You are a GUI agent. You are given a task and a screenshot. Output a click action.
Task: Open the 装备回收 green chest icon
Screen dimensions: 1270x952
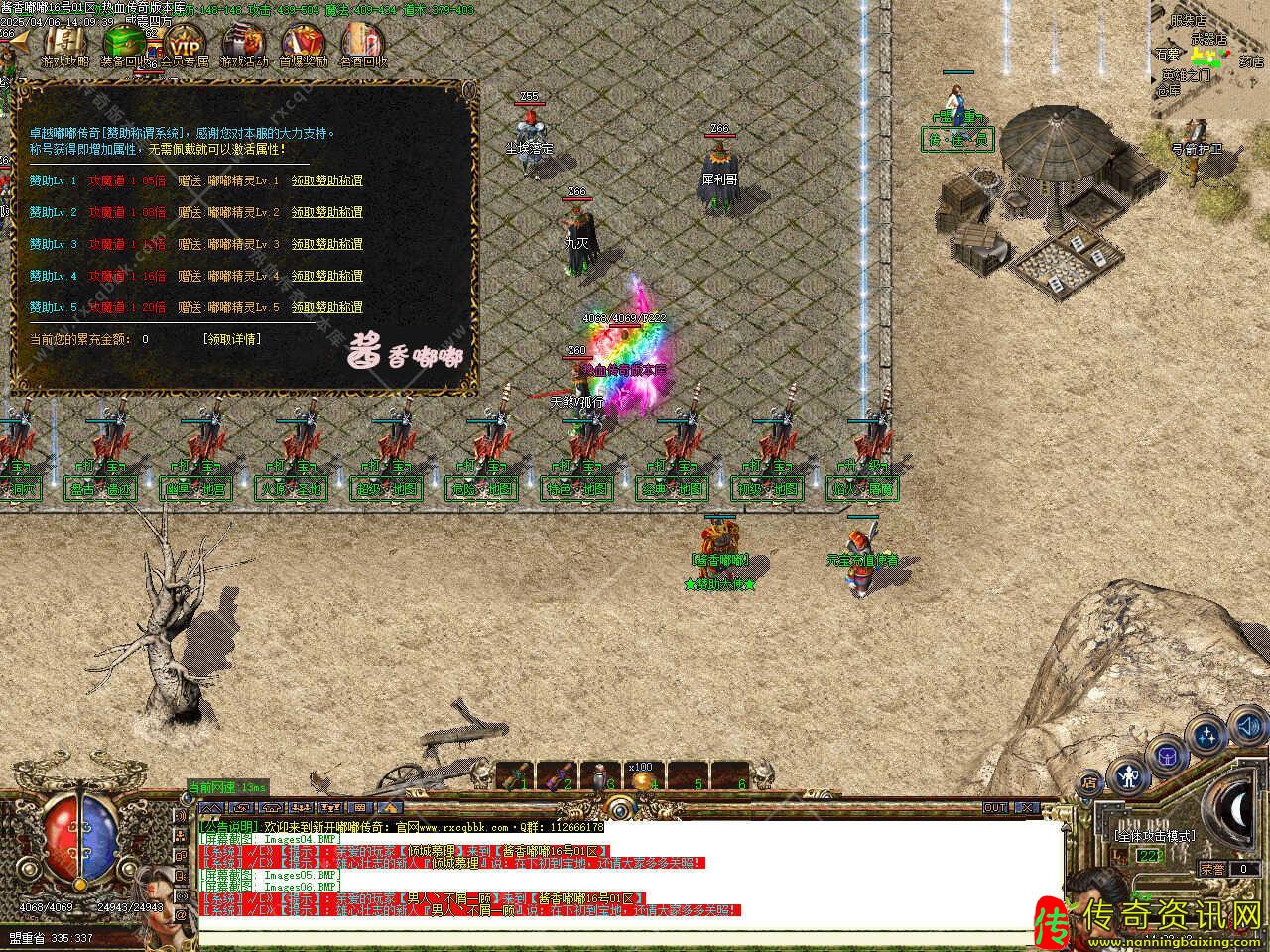click(x=125, y=45)
